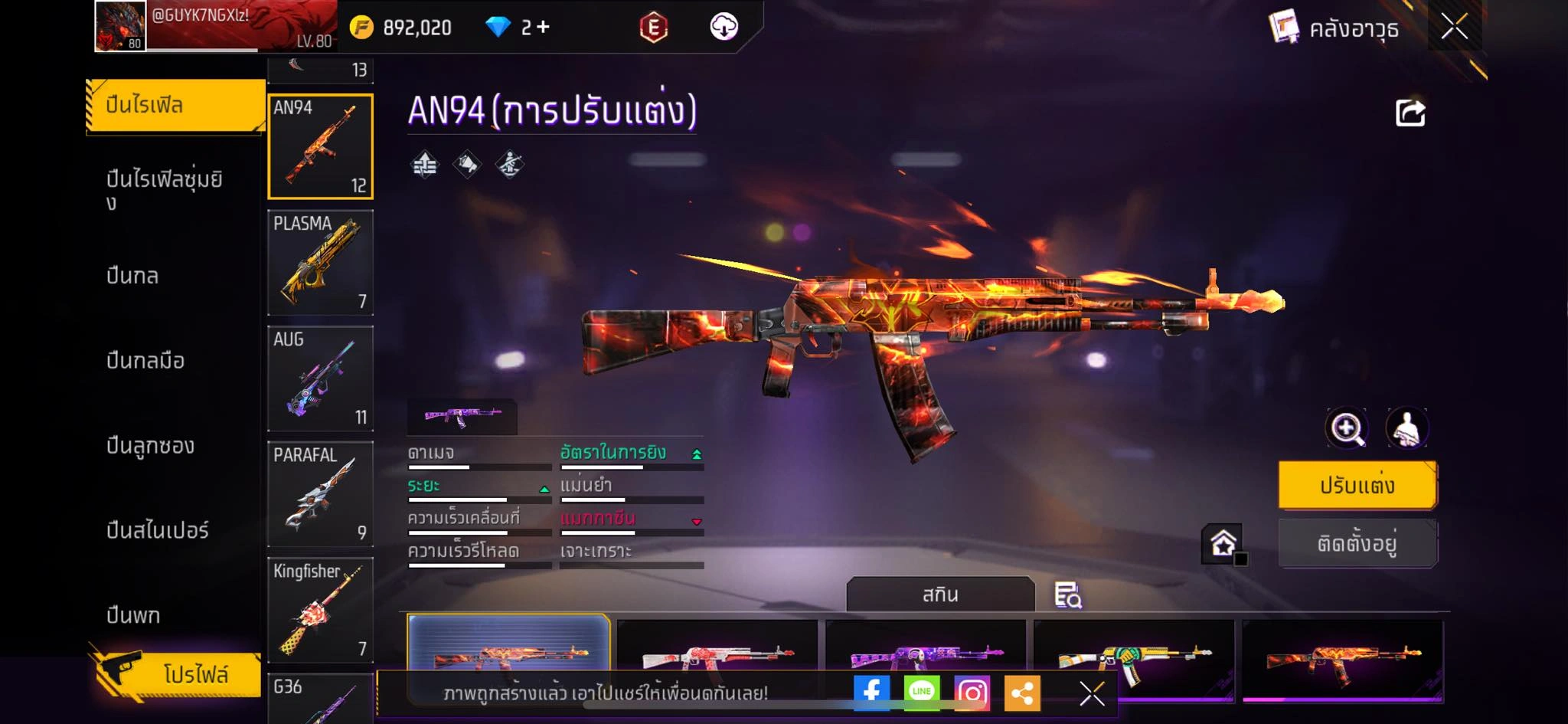Switch to the shotgun category (ปืนลูกซอง)
Viewport: 1568px width, 724px height.
click(x=150, y=445)
